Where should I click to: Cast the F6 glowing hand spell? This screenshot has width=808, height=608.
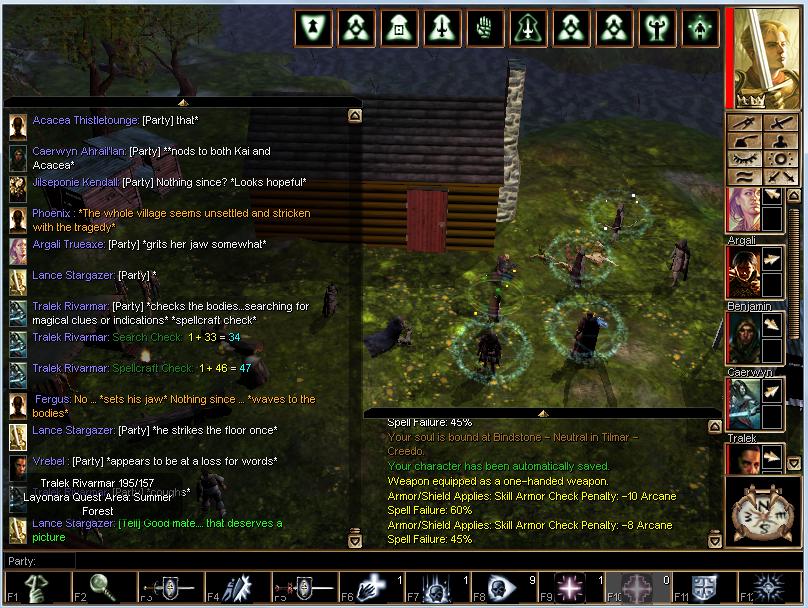click(367, 588)
